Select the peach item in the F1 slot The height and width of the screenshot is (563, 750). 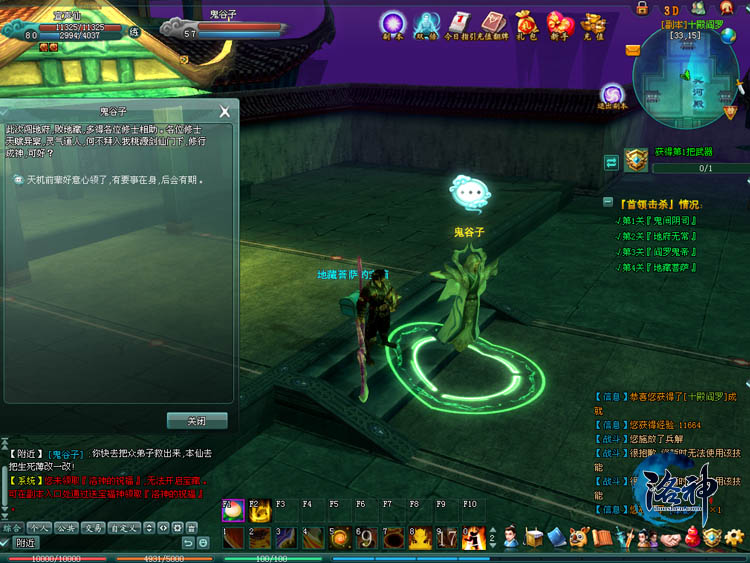(233, 511)
